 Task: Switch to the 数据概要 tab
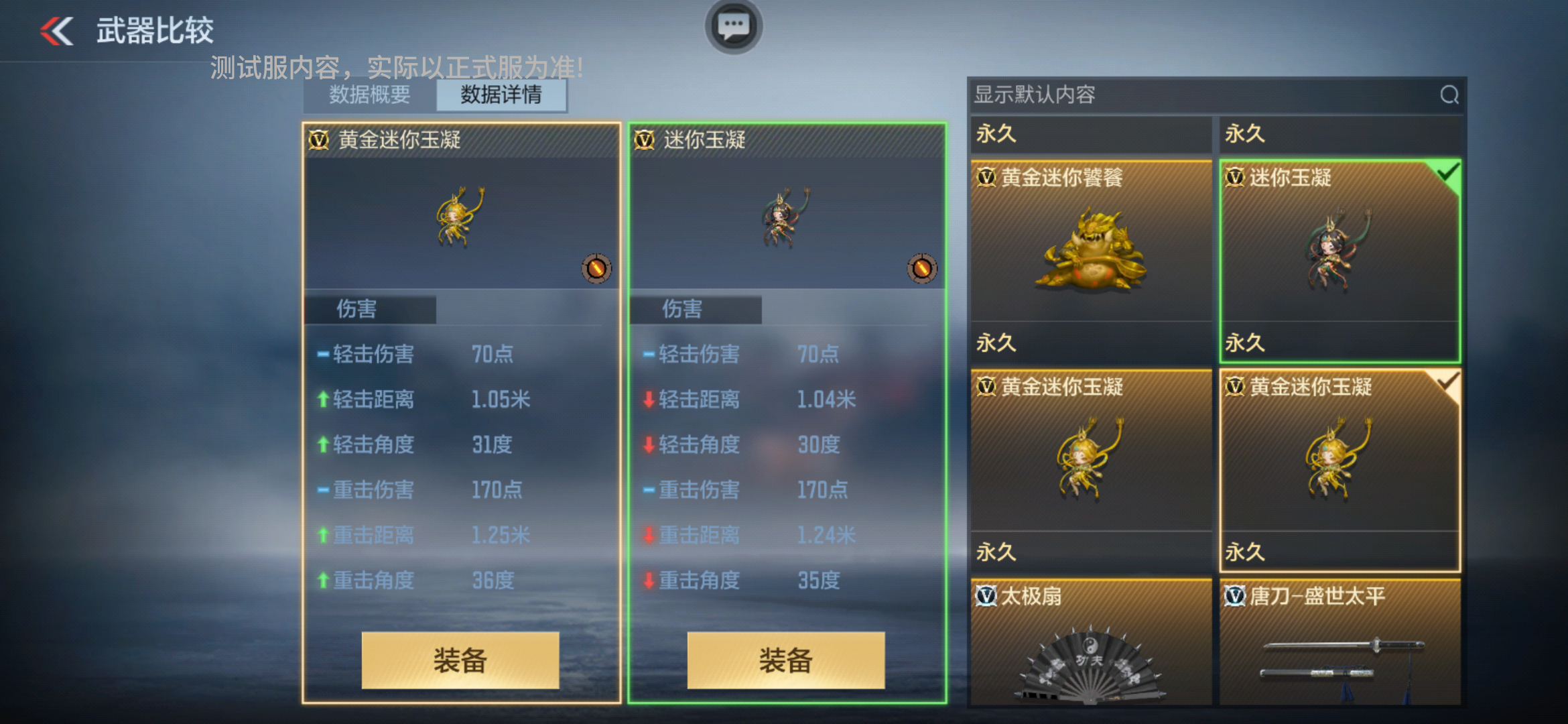tap(370, 95)
